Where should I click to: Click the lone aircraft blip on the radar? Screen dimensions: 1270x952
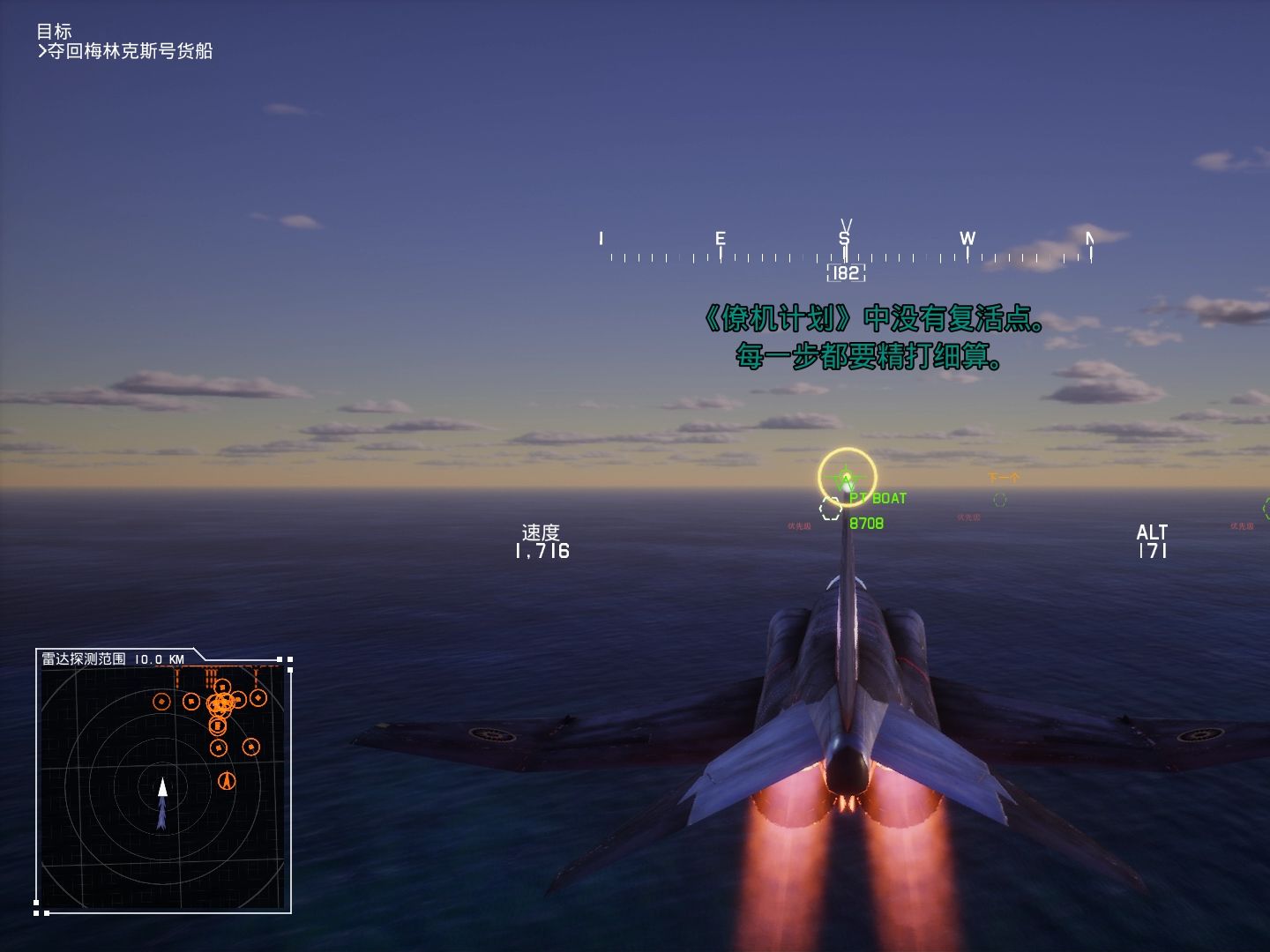coord(227,781)
